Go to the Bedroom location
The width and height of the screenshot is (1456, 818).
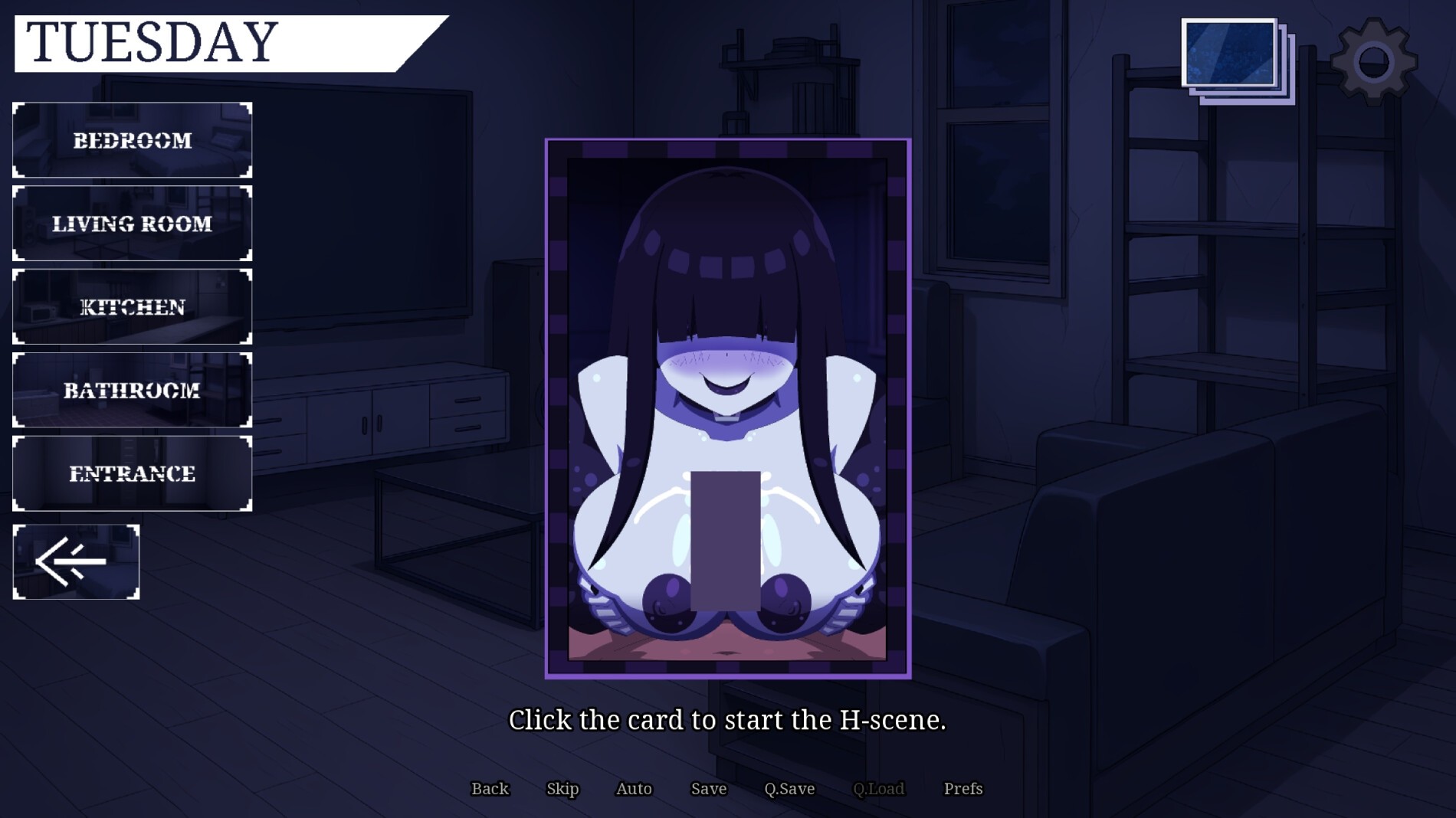tap(132, 141)
